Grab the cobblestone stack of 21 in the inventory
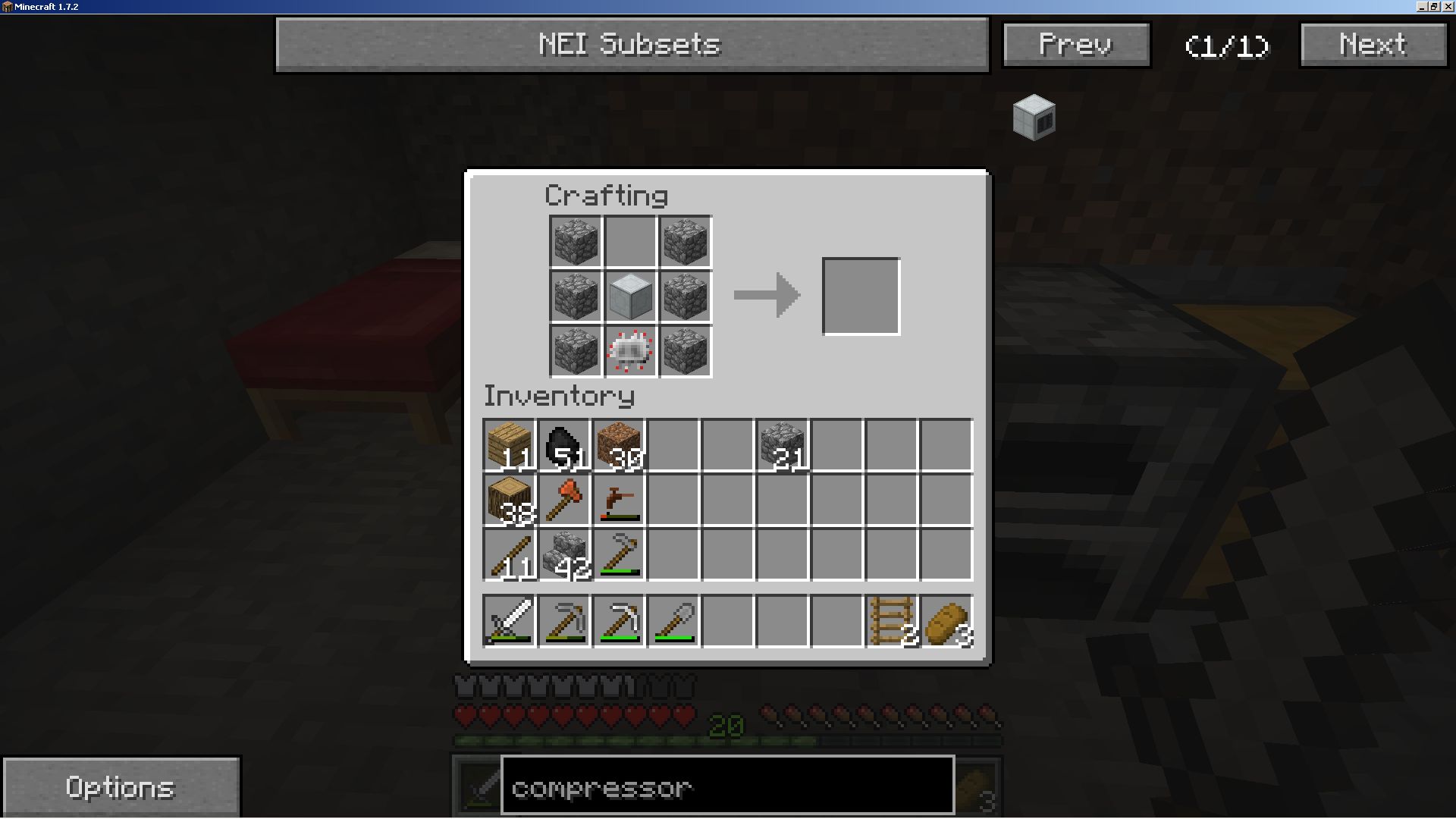Viewport: 1456px width, 819px height. [783, 445]
